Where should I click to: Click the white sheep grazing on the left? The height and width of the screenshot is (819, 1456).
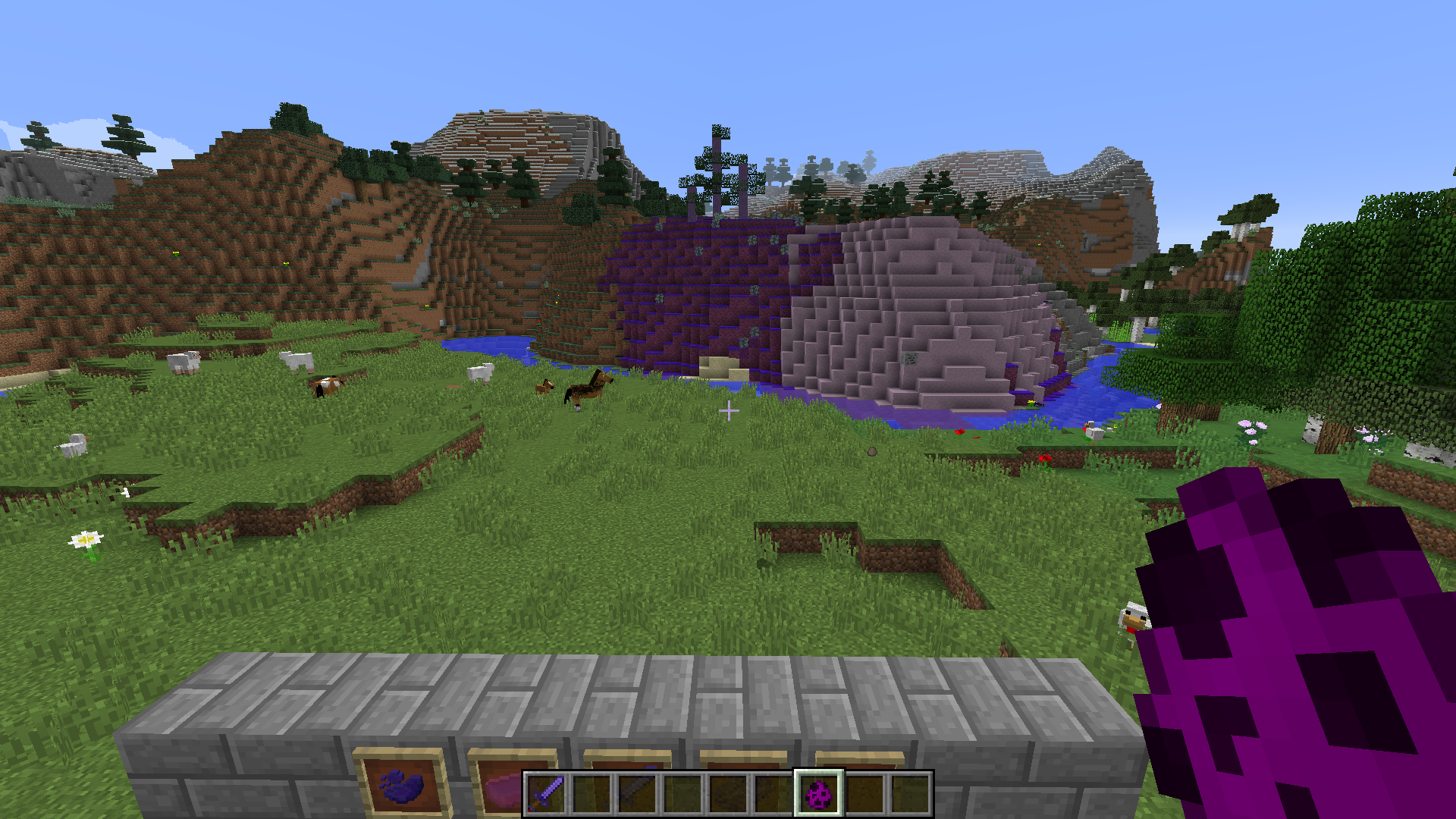tap(182, 362)
